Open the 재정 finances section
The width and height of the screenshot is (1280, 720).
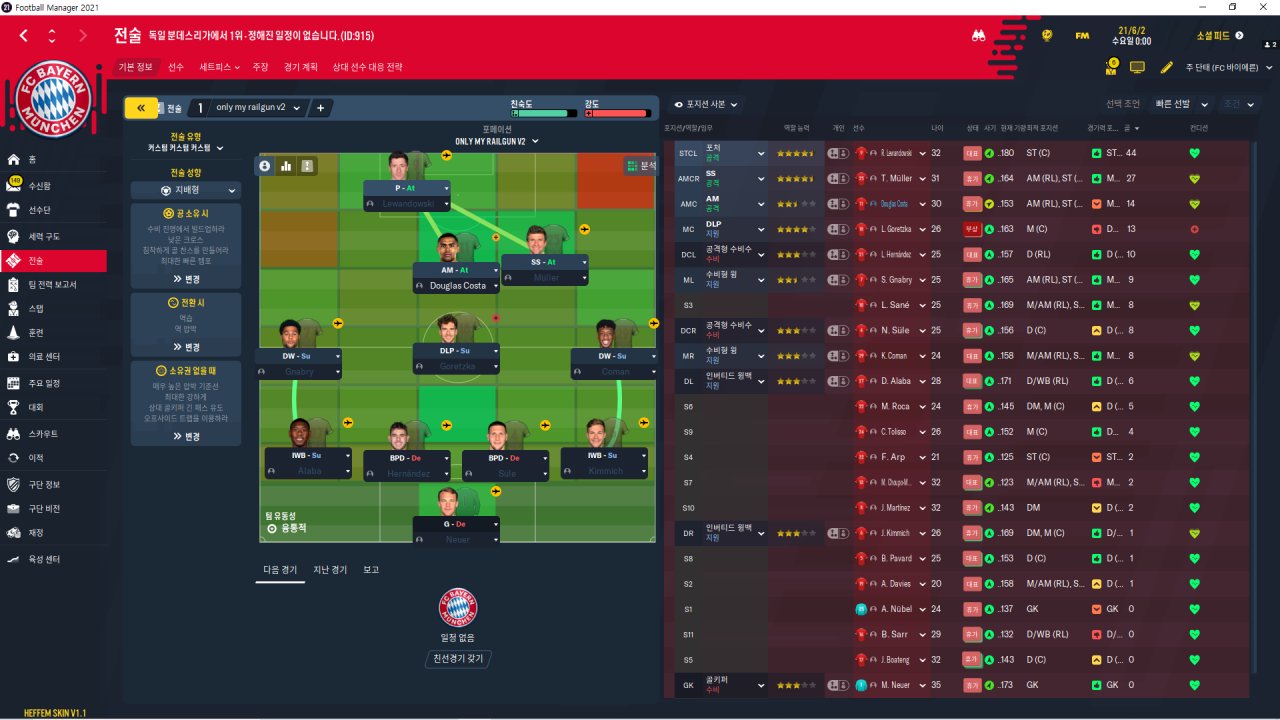(35, 533)
